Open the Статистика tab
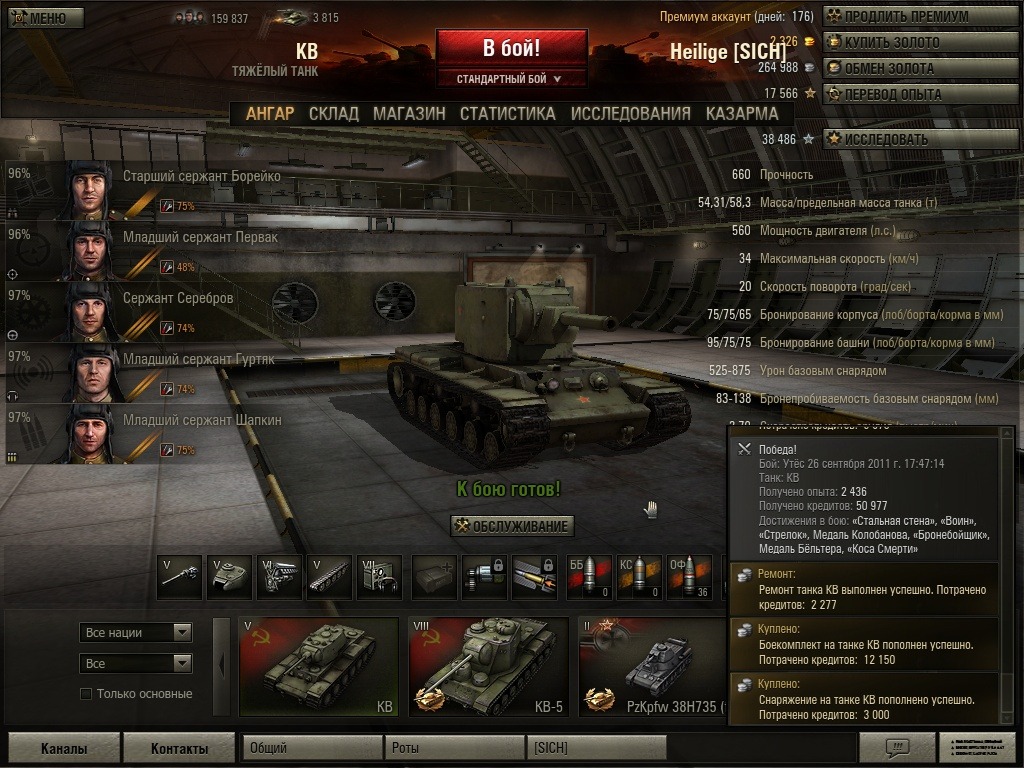1024x768 pixels. coord(507,114)
